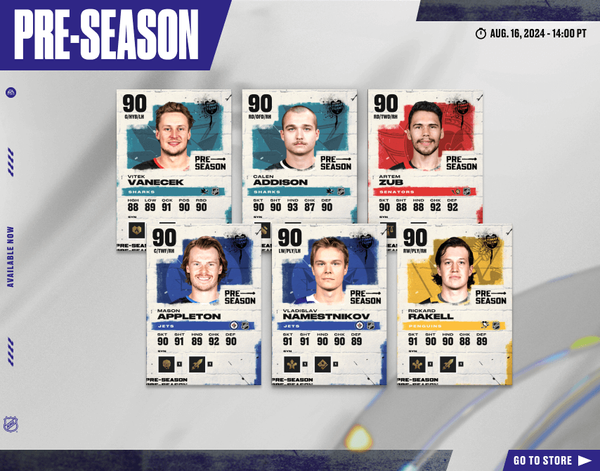This screenshot has width=600, height=471.
Task: View the Vladislav Namestnikov card
Action: pyautogui.click(x=328, y=300)
